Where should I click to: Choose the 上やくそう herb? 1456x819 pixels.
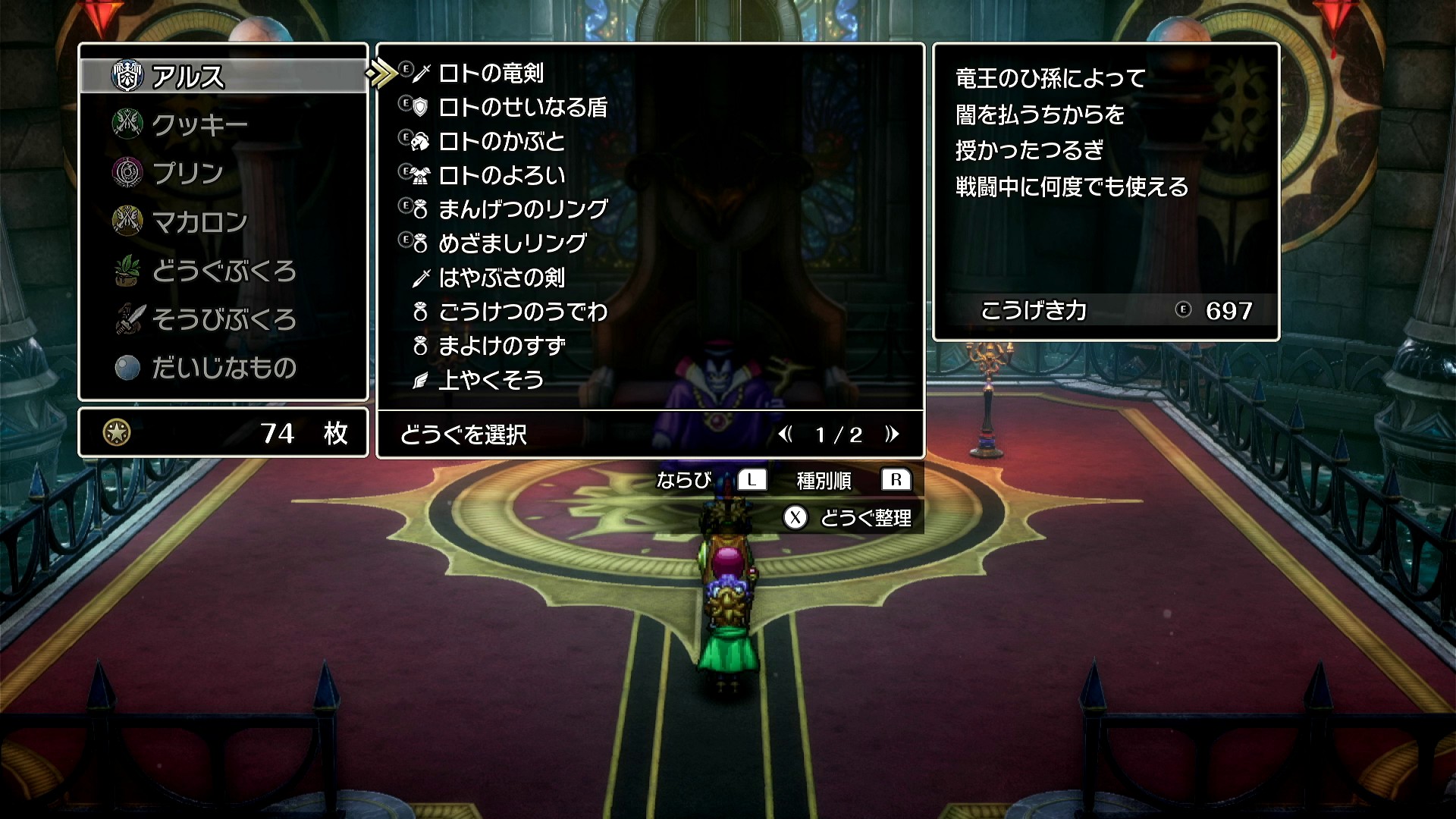point(491,379)
